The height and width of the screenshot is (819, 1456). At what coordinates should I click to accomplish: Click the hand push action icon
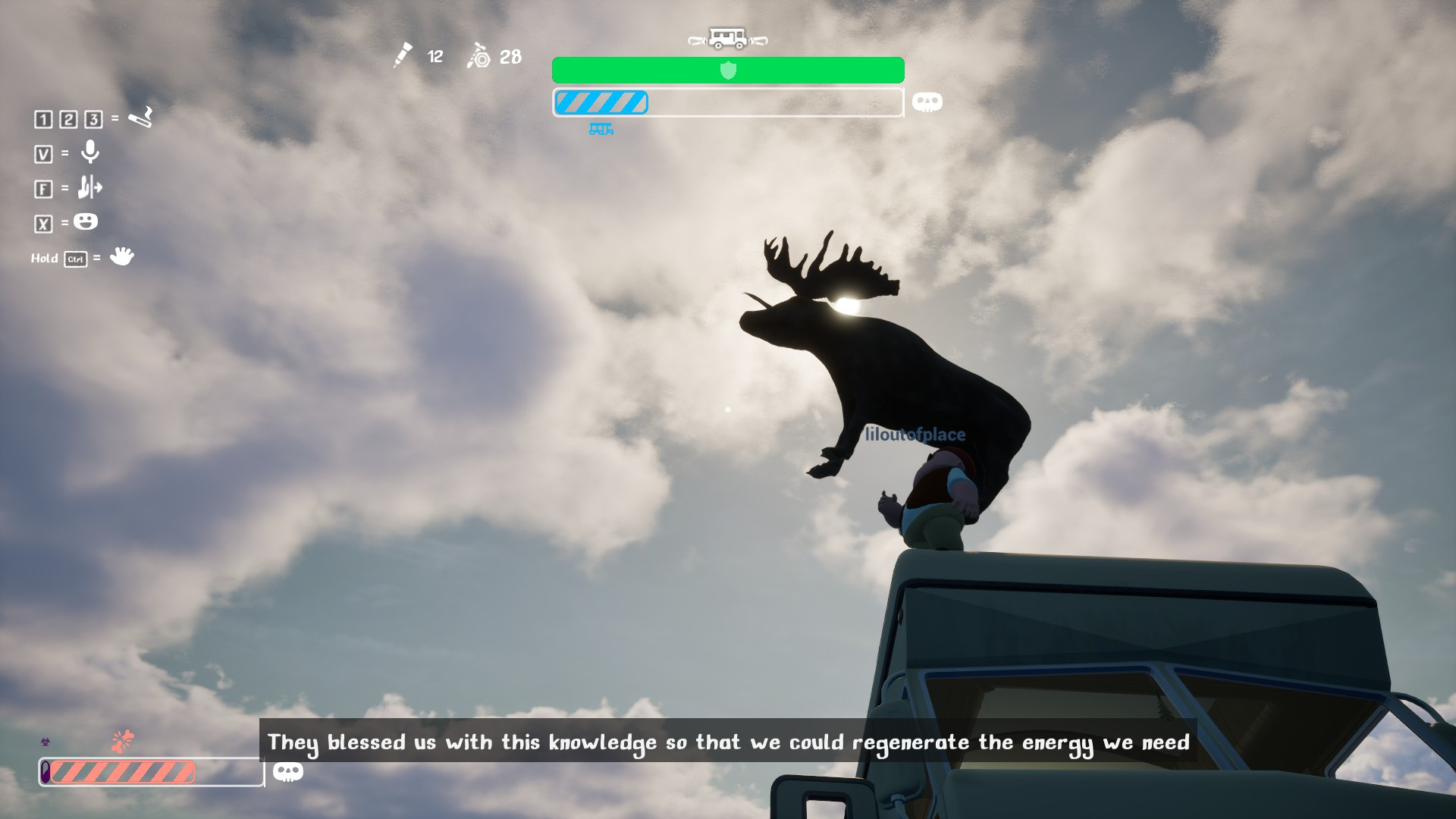pos(89,187)
